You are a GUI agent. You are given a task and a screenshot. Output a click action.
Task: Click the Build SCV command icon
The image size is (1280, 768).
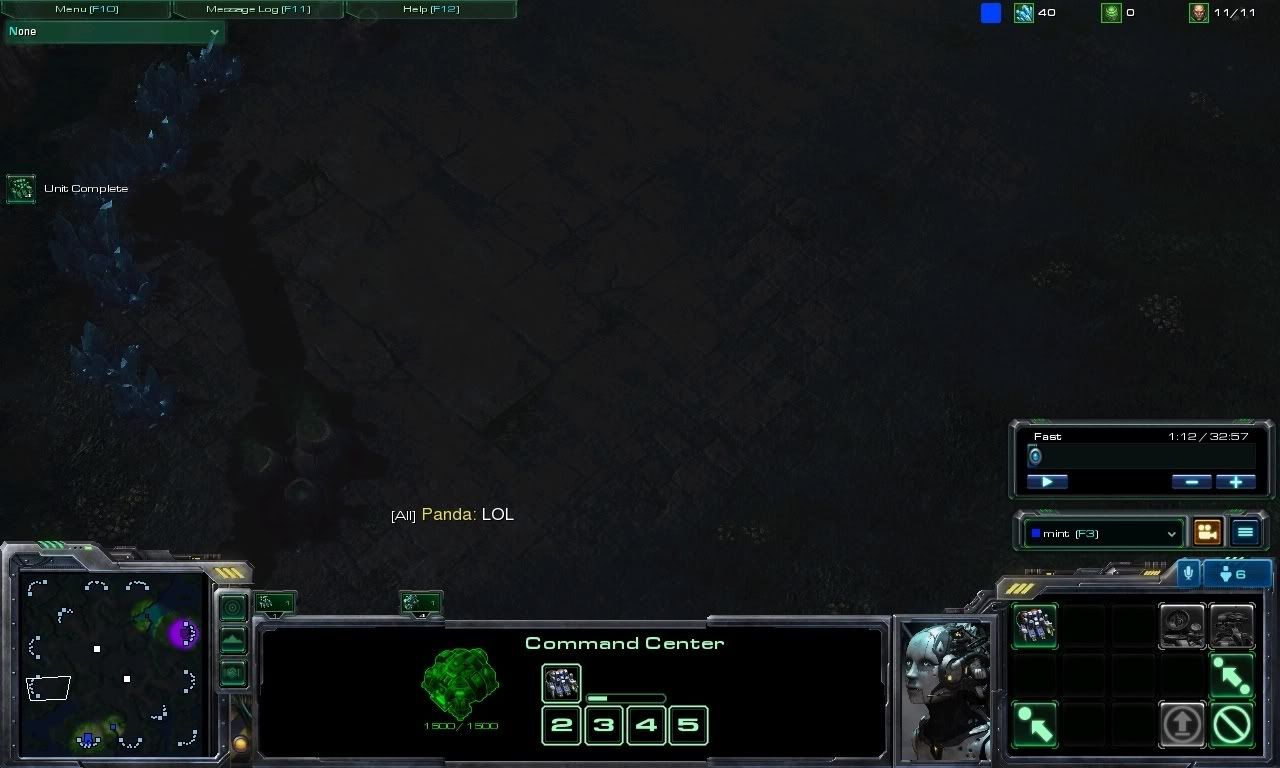(1034, 625)
